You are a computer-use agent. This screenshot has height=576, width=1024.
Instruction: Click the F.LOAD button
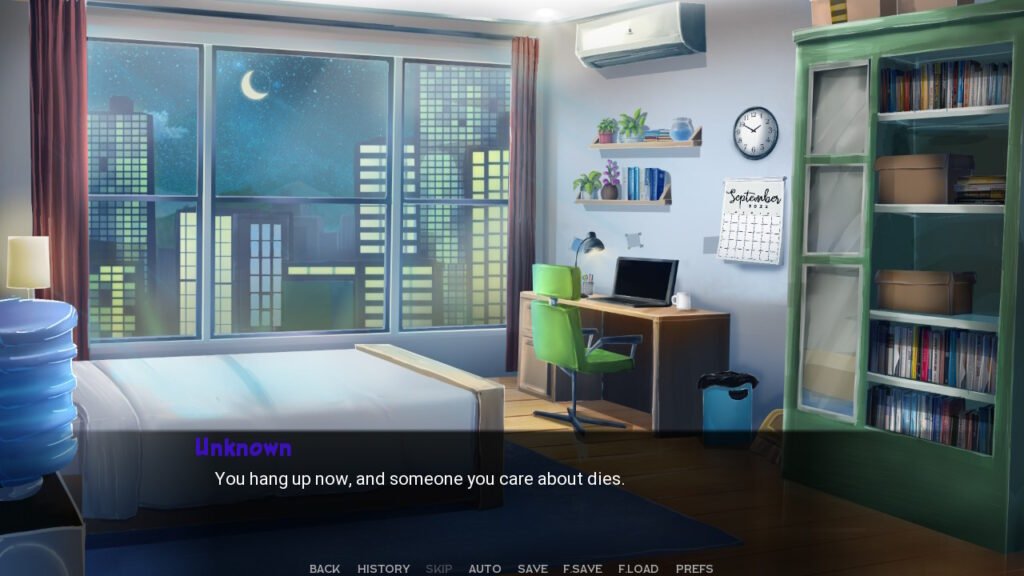click(x=638, y=569)
